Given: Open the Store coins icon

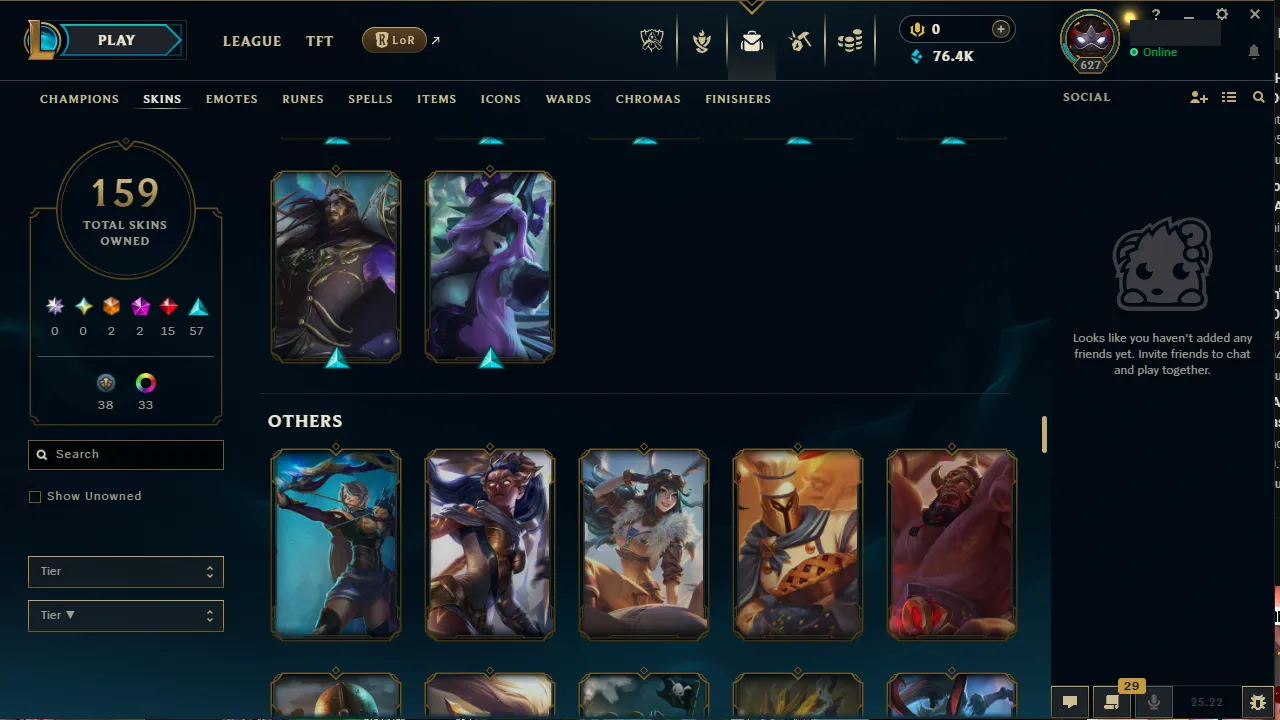Looking at the screenshot, I should [x=850, y=40].
